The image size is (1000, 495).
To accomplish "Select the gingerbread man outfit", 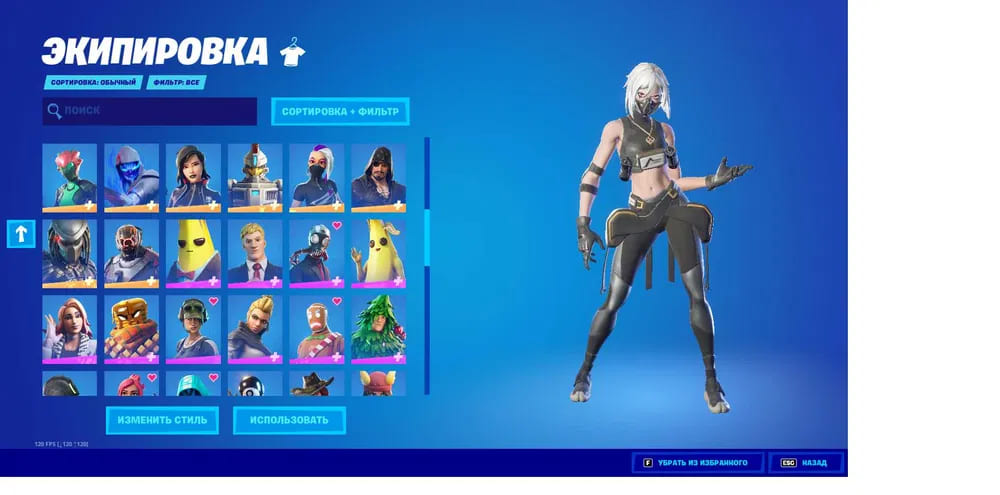I will [317, 328].
